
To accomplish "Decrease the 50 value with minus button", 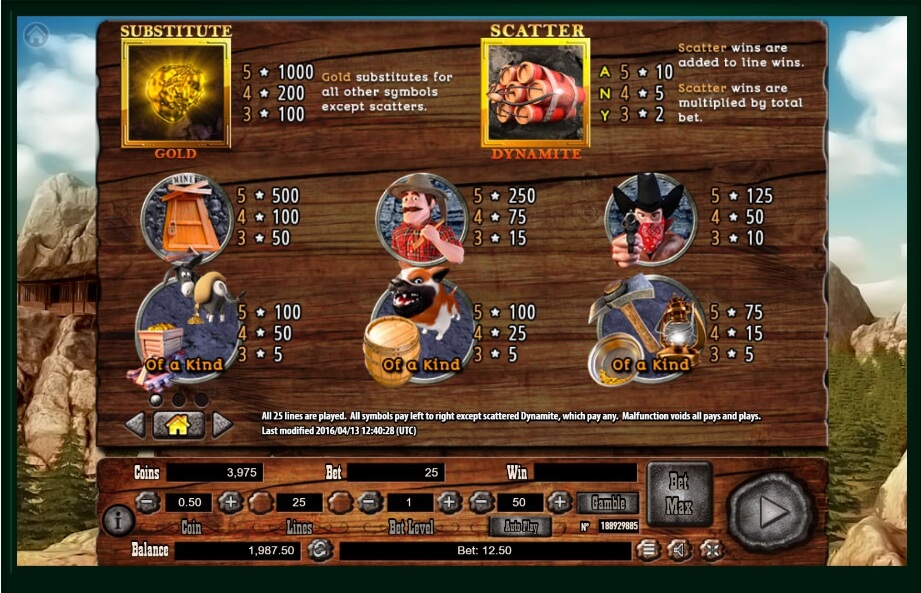I will (481, 502).
